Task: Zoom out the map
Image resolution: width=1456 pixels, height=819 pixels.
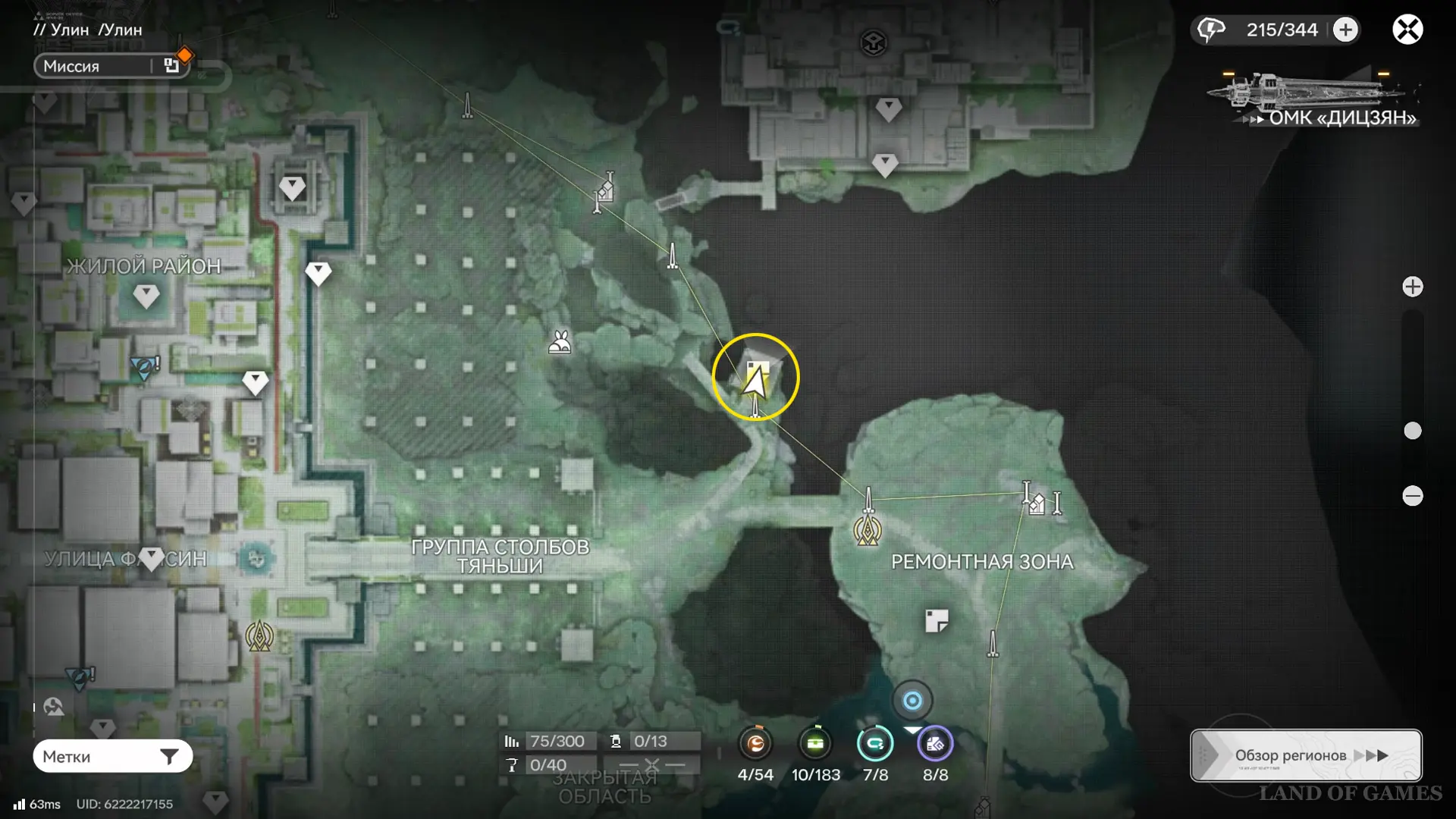Action: coord(1412,496)
